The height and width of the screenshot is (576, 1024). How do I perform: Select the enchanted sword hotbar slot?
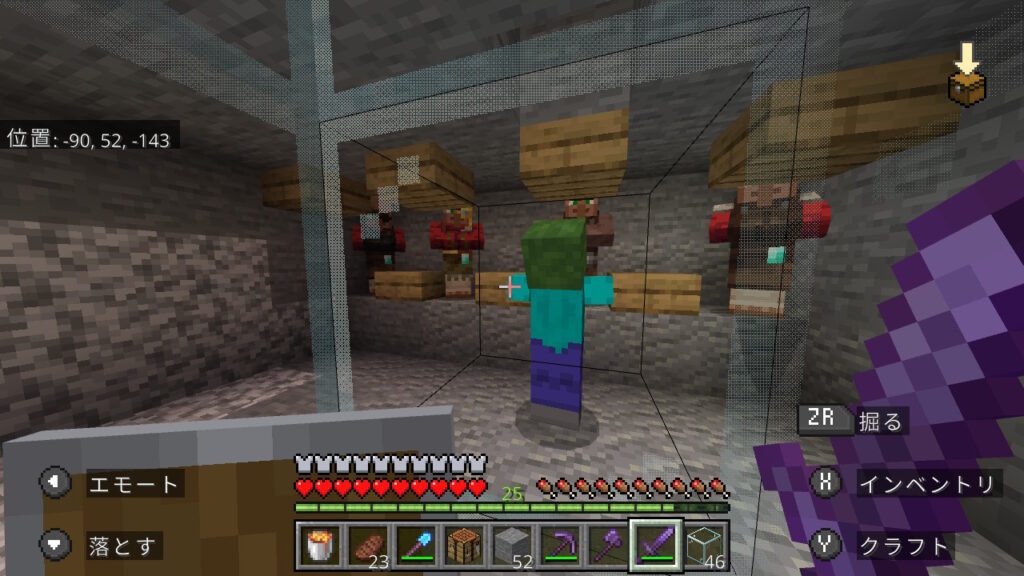656,545
